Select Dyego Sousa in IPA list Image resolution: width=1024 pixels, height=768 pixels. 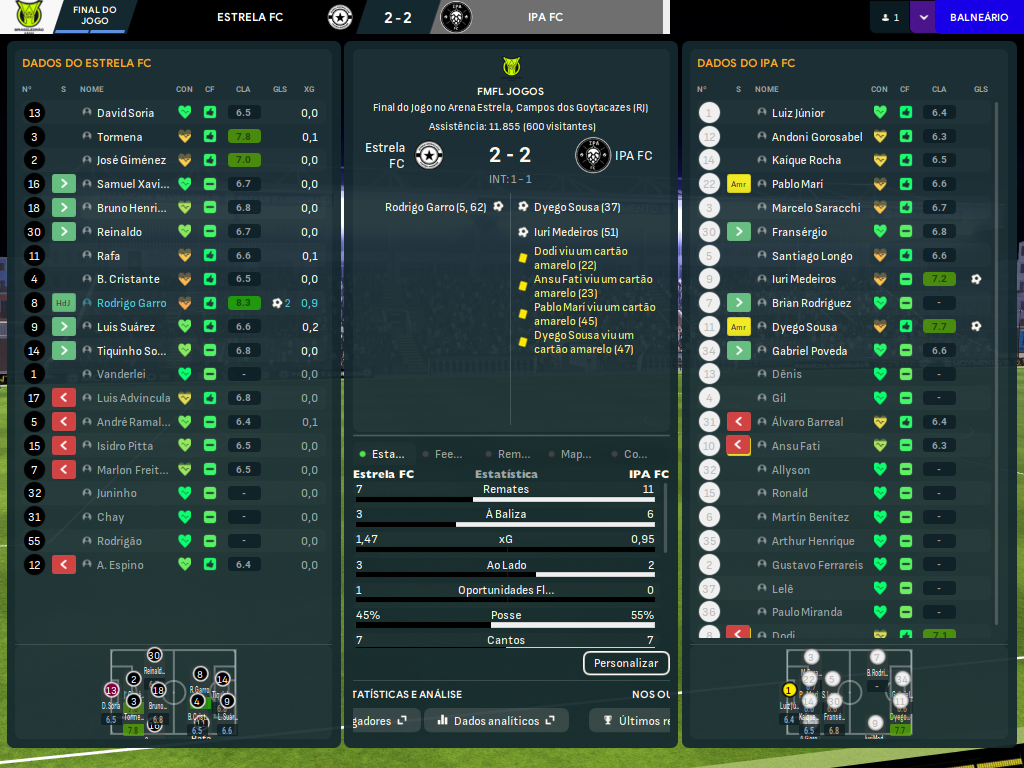(x=804, y=327)
